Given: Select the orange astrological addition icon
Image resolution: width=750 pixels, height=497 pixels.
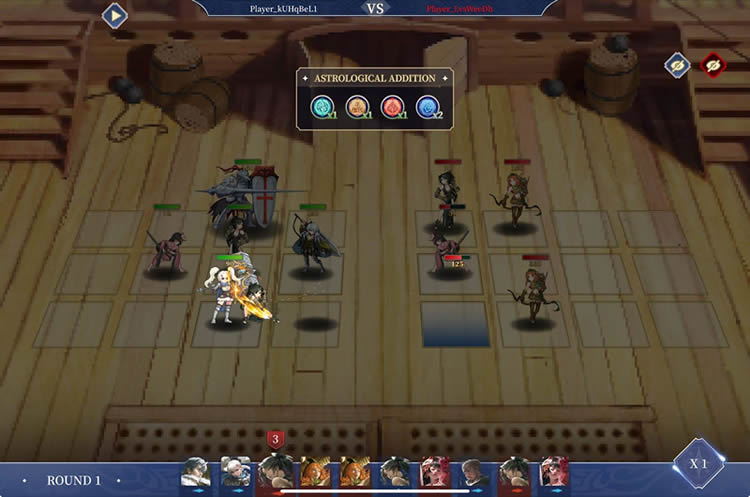Looking at the screenshot, I should 357,107.
